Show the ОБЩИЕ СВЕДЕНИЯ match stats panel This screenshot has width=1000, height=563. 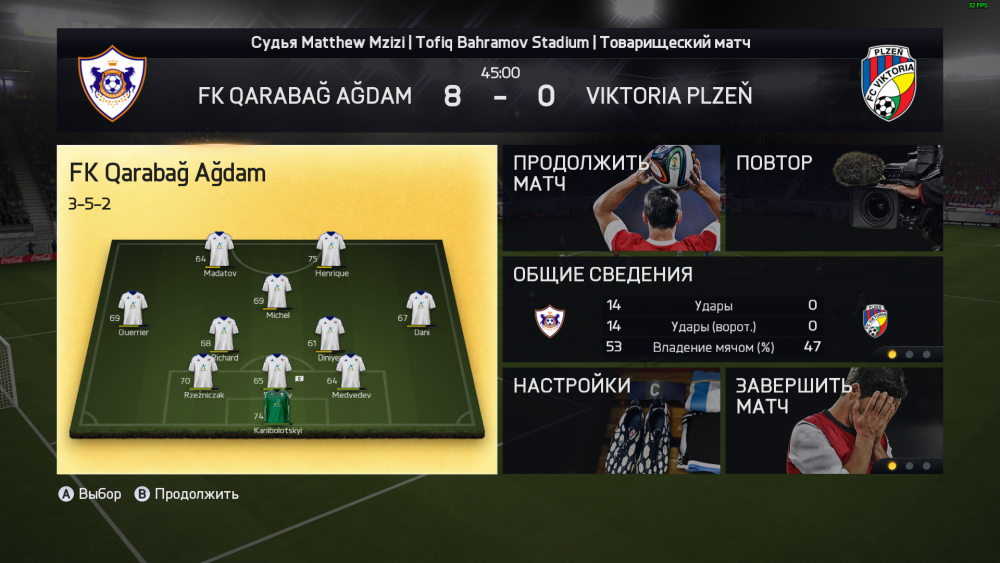tap(722, 309)
